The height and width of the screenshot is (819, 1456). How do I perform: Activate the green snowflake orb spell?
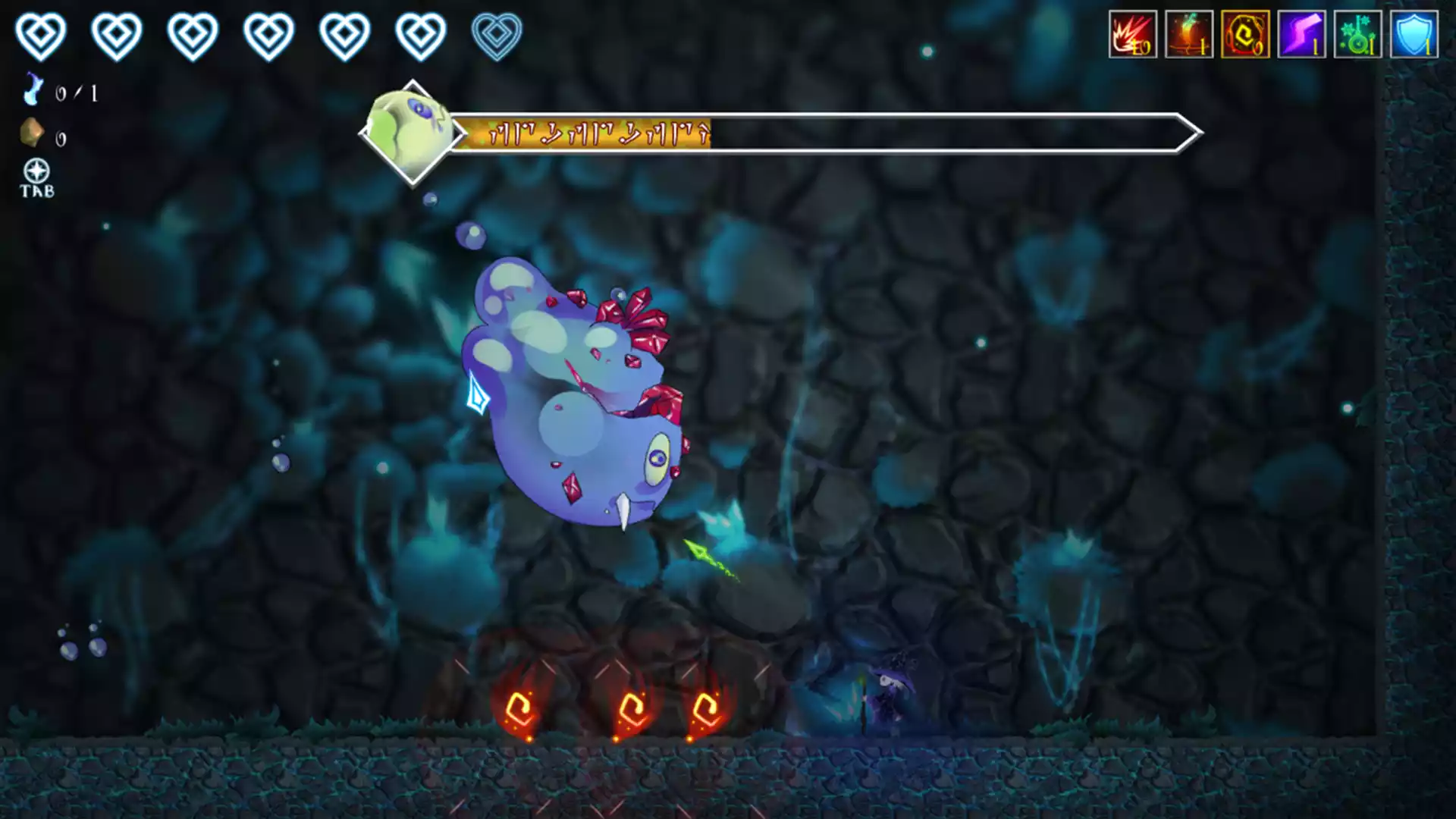click(x=1357, y=35)
